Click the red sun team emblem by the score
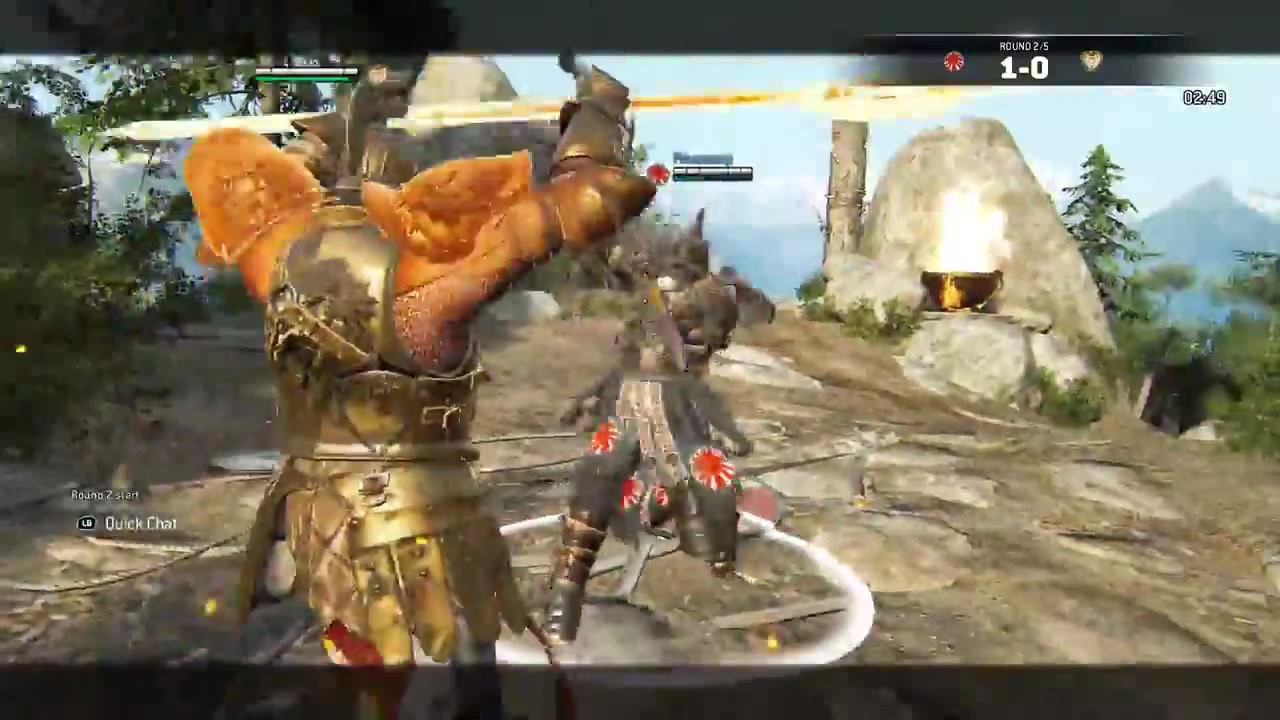 click(954, 62)
